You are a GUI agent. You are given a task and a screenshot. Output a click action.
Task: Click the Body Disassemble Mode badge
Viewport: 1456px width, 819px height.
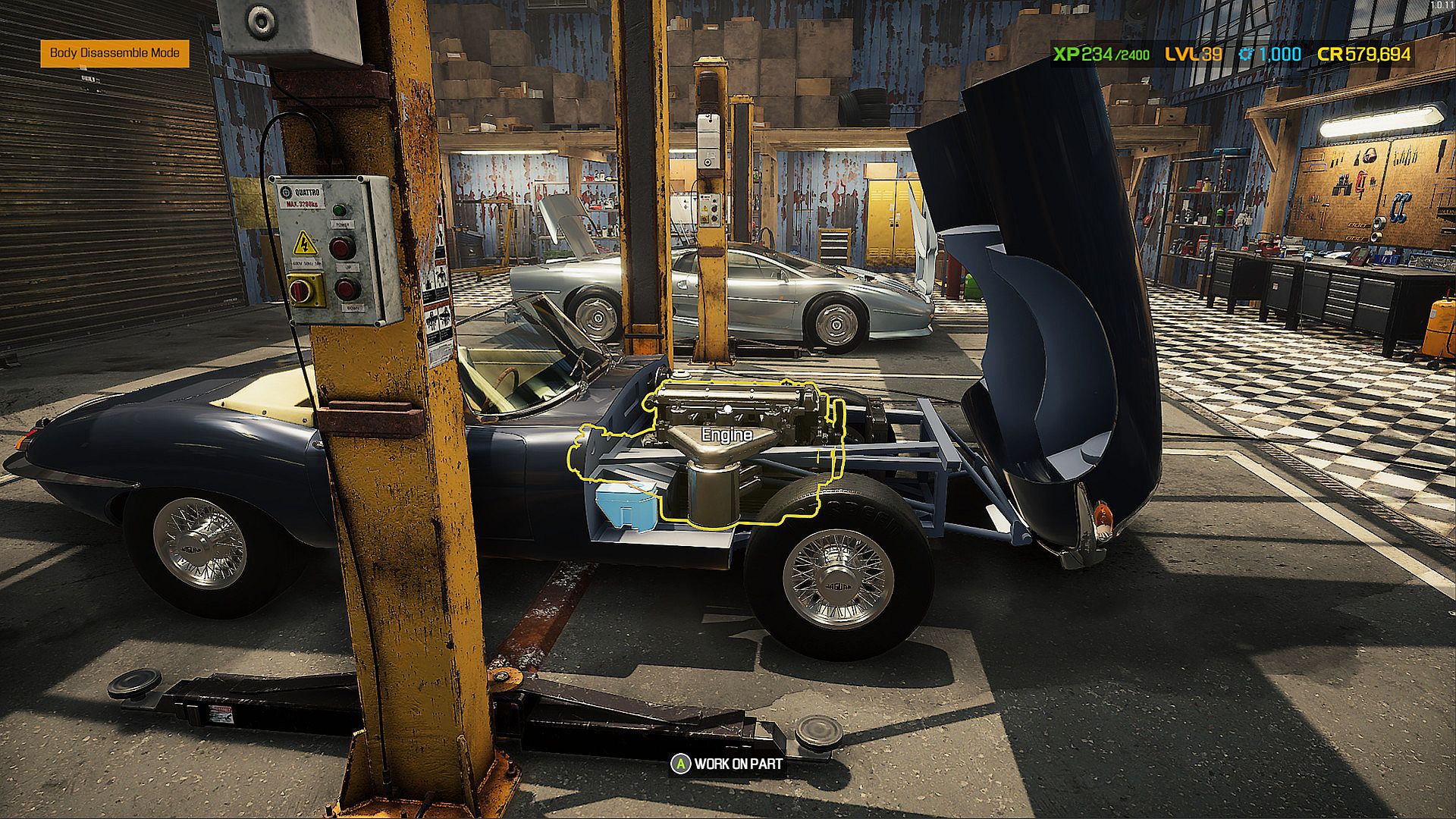coord(115,53)
